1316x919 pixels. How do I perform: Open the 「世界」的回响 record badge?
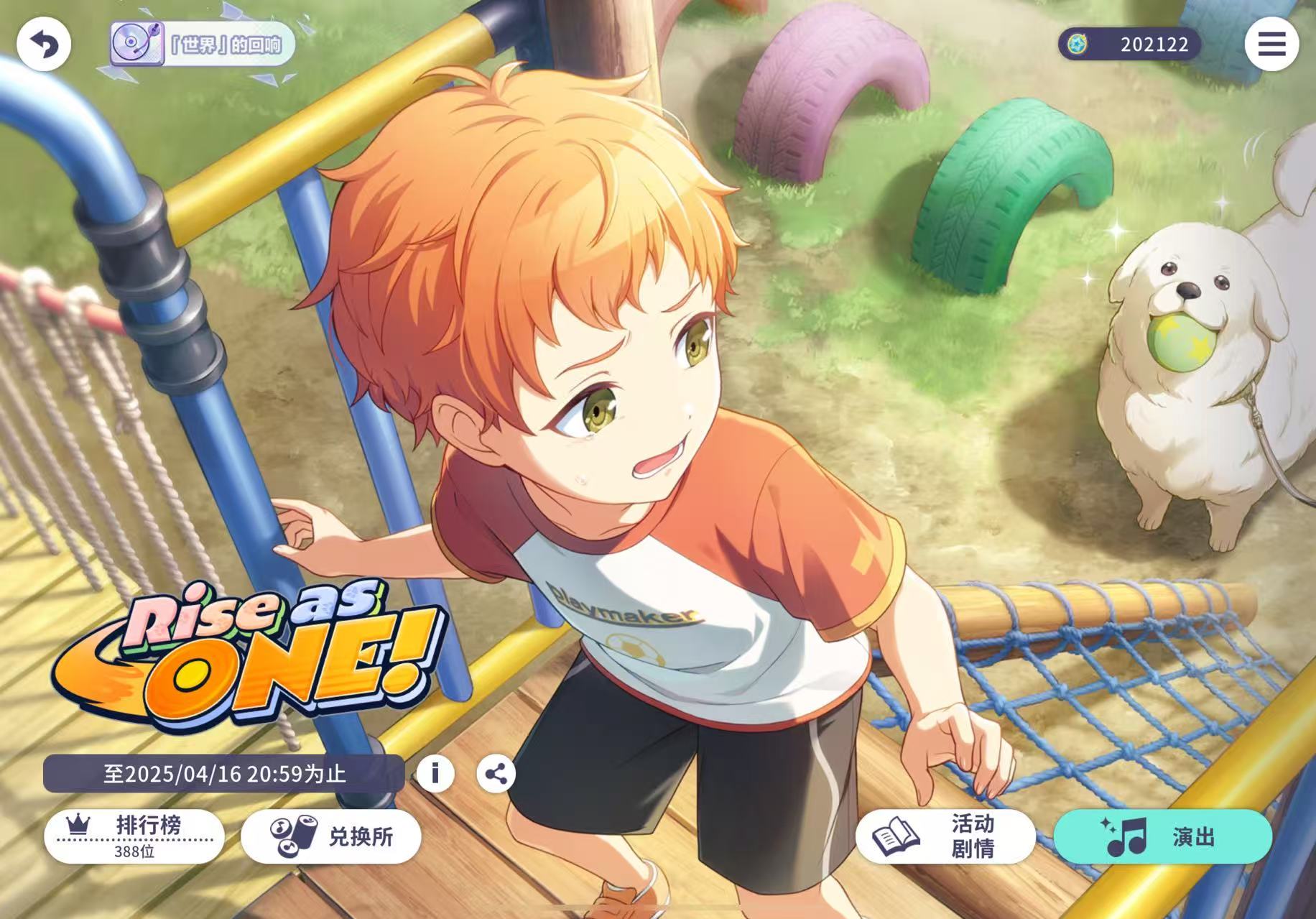pyautogui.click(x=203, y=45)
